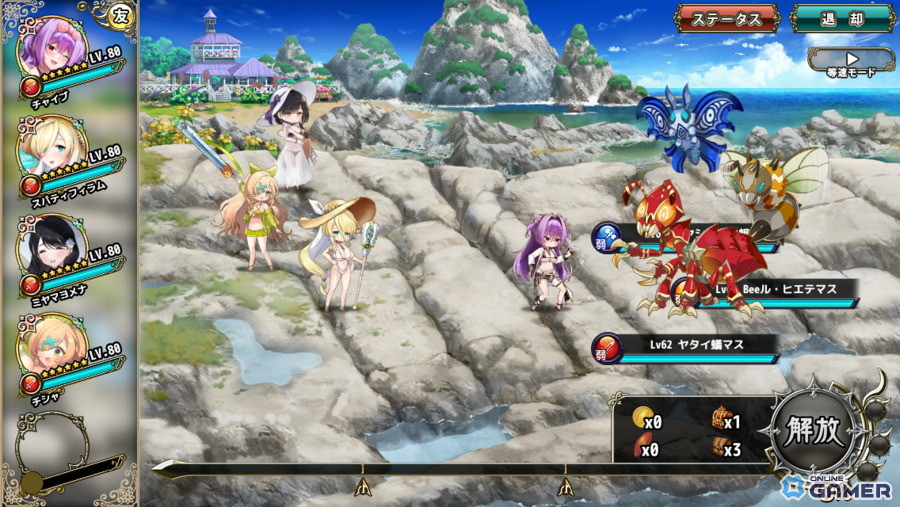
Task: Pick the ミヤマヨメナ character portrait
Action: click(x=52, y=247)
